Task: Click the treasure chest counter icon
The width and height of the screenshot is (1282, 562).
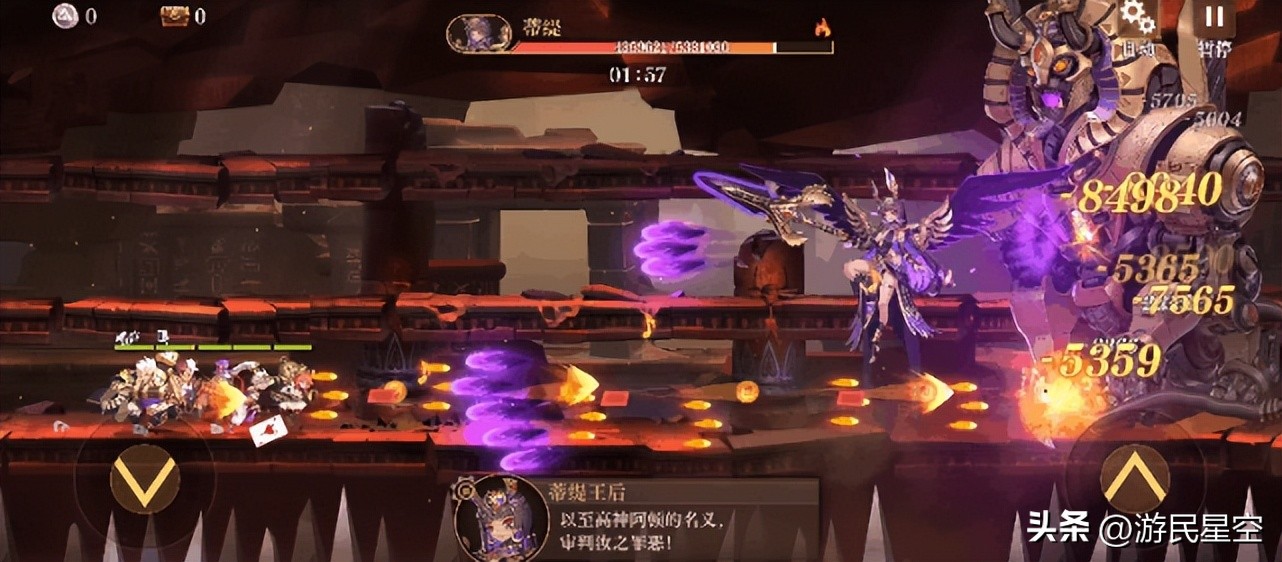Action: point(175,16)
